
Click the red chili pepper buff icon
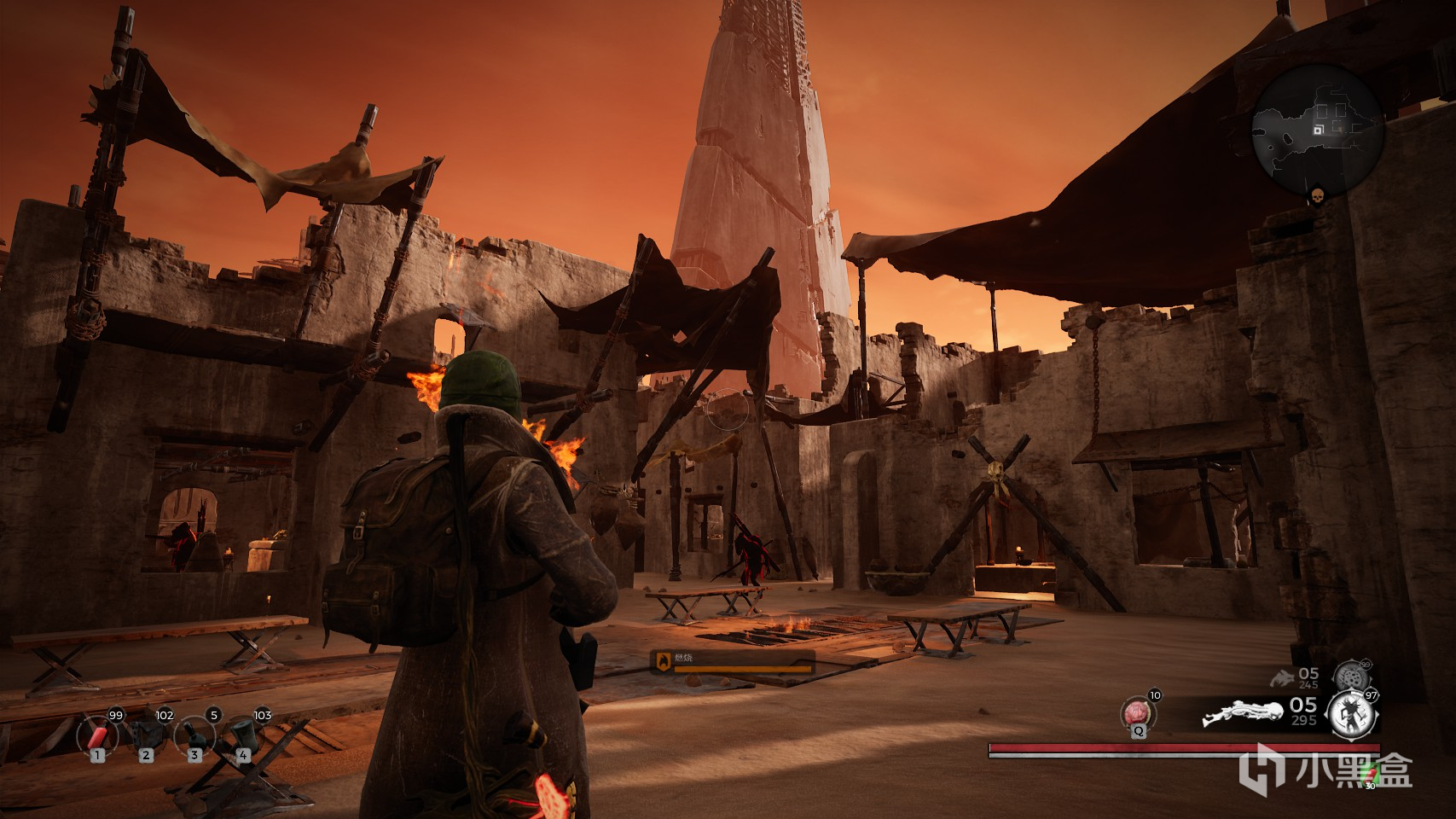coord(1371,774)
